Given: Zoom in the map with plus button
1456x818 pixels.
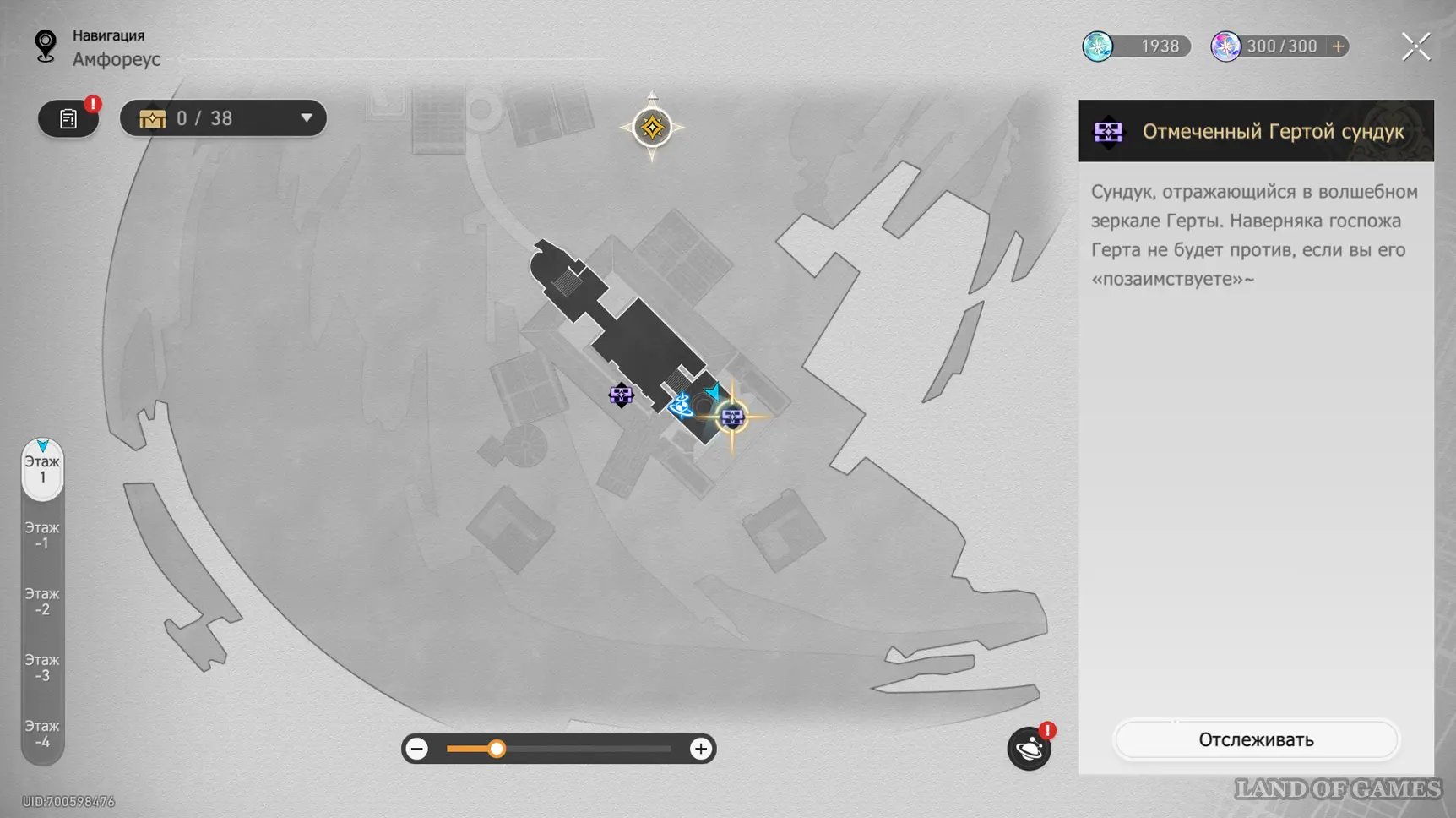Looking at the screenshot, I should [x=700, y=749].
